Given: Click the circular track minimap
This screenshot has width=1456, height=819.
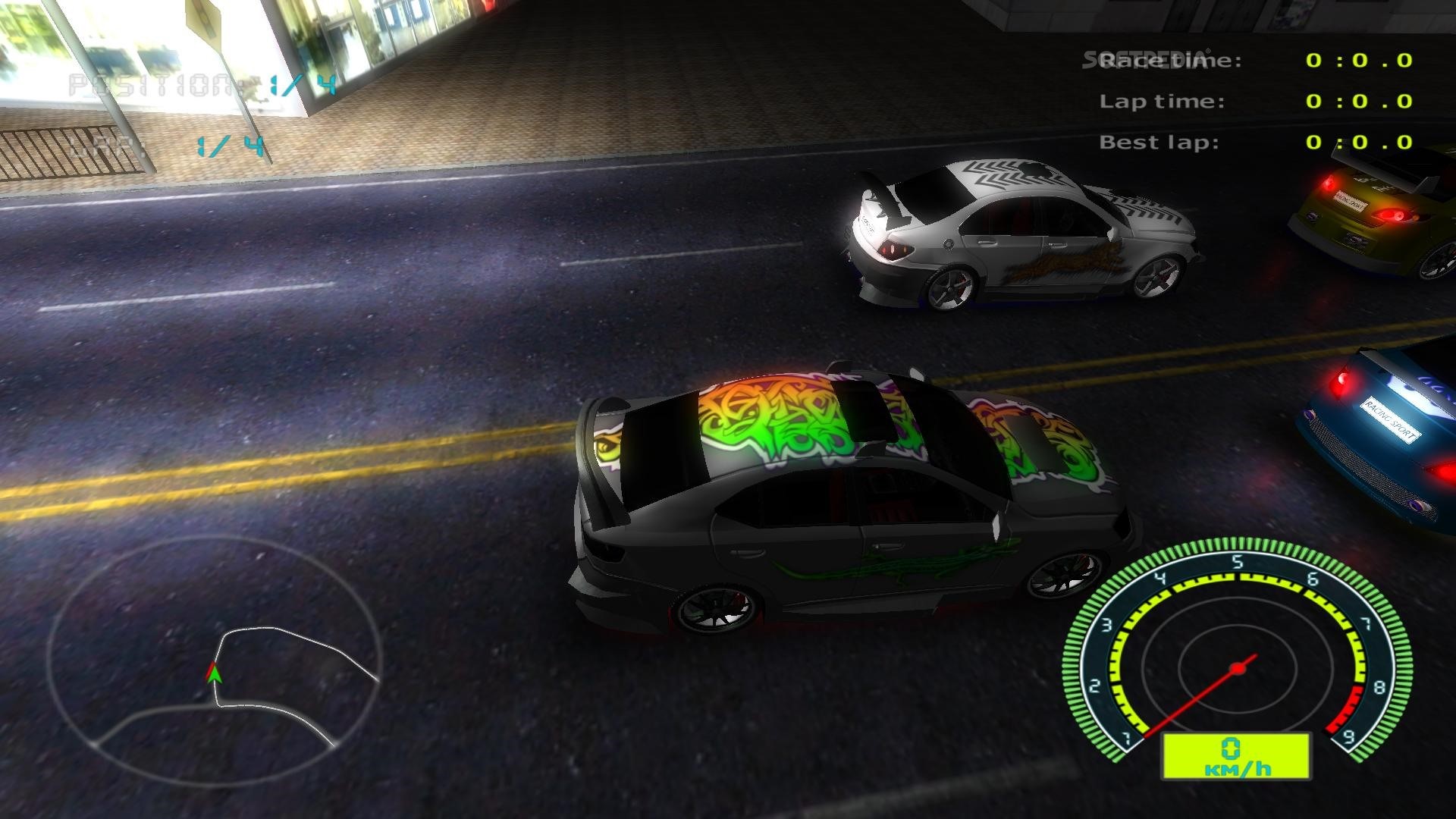Looking at the screenshot, I should click(214, 645).
